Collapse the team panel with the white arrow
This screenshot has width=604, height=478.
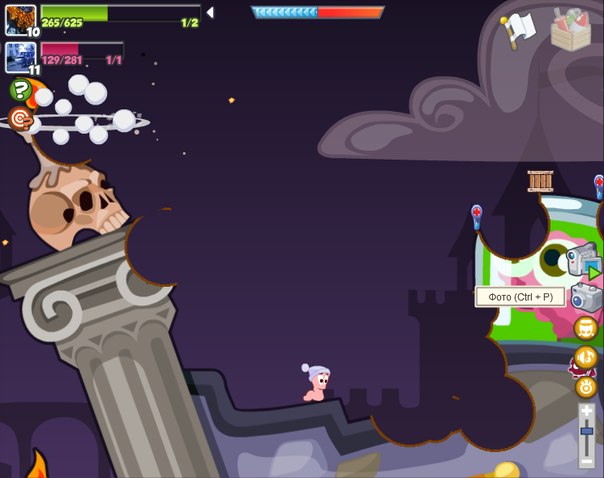tap(210, 13)
